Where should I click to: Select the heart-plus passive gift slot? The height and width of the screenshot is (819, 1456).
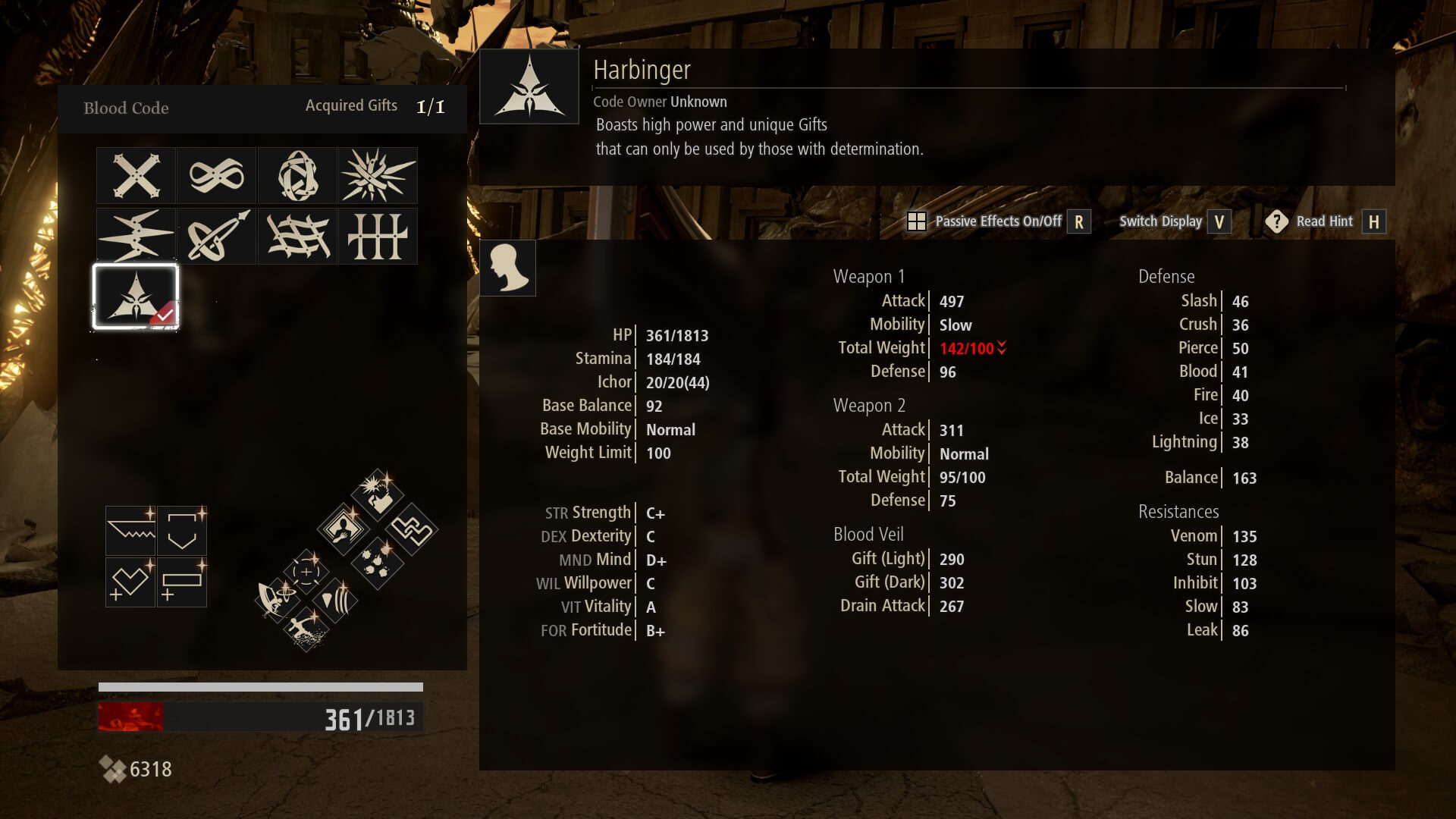130,582
